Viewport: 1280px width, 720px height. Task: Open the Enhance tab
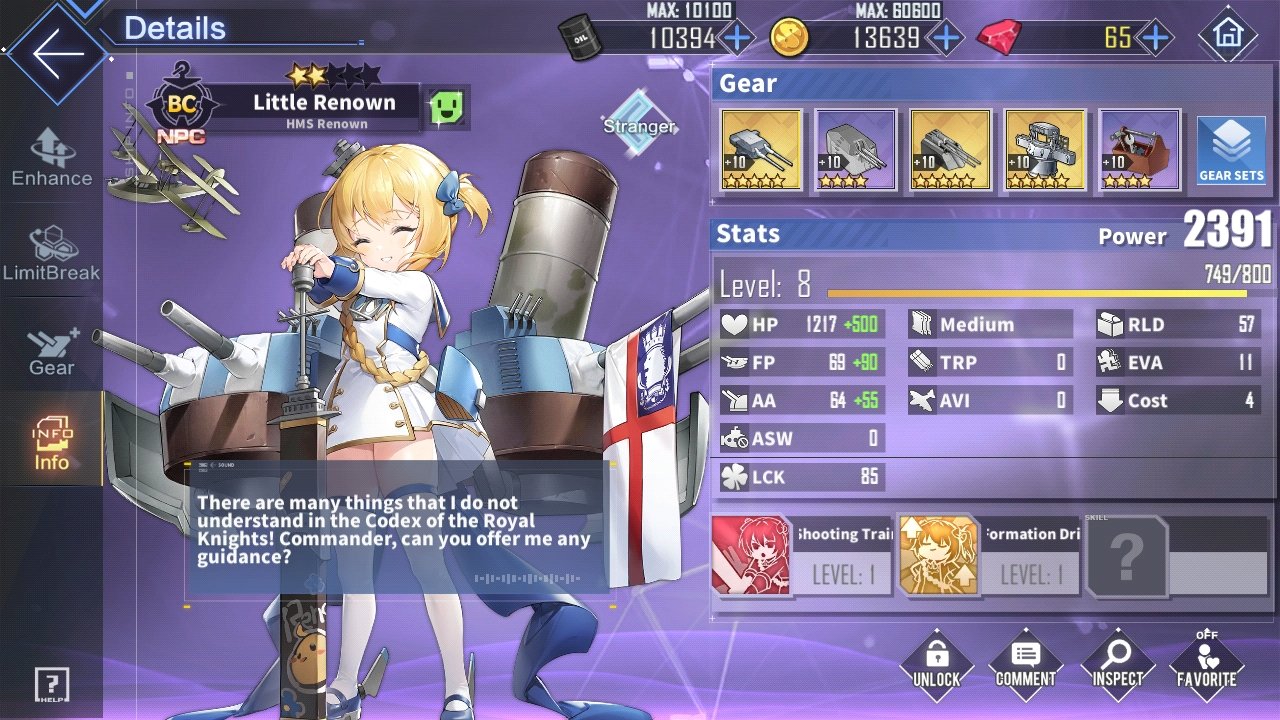[52, 158]
